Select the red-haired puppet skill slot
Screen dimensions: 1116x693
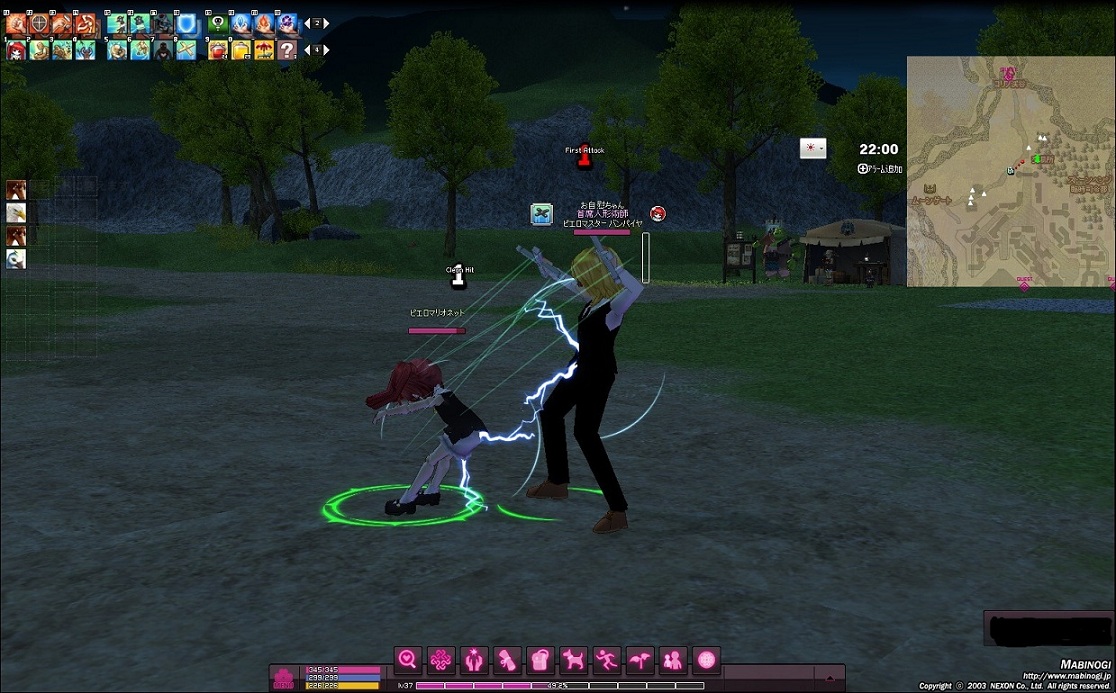pyautogui.click(x=16, y=49)
